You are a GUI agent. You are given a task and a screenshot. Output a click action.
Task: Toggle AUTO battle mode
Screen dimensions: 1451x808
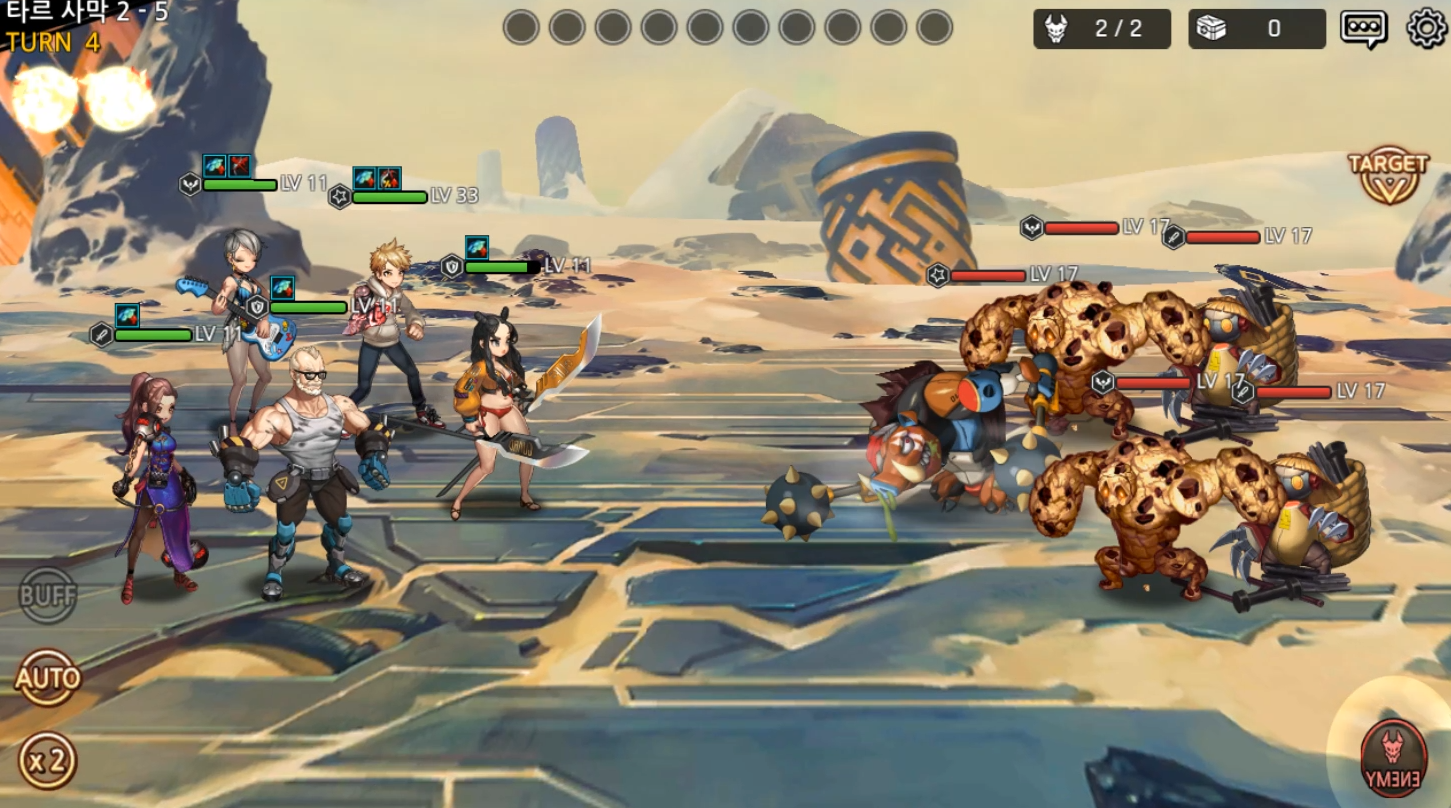[x=47, y=679]
